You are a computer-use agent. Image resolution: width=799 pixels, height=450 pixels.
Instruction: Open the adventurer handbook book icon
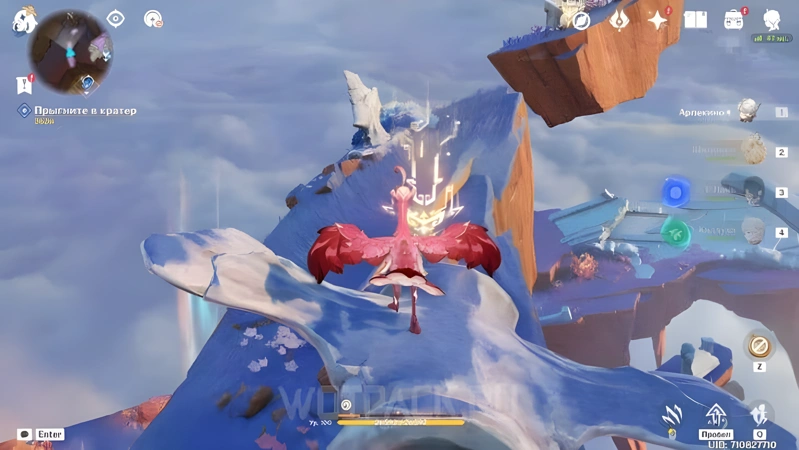pyautogui.click(x=696, y=20)
